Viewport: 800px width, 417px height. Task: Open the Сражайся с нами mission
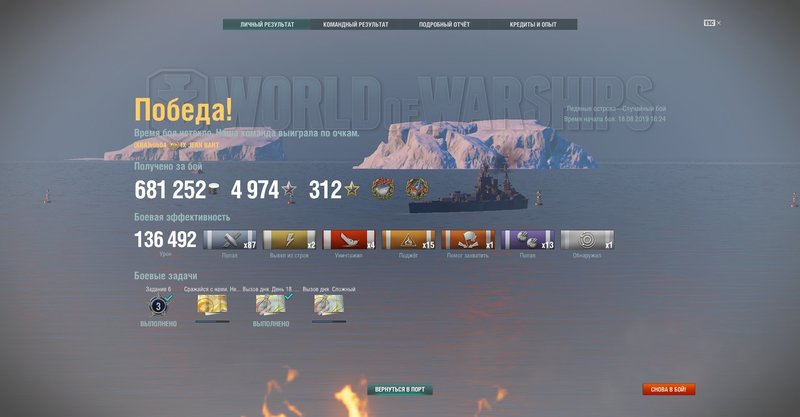pos(212,305)
